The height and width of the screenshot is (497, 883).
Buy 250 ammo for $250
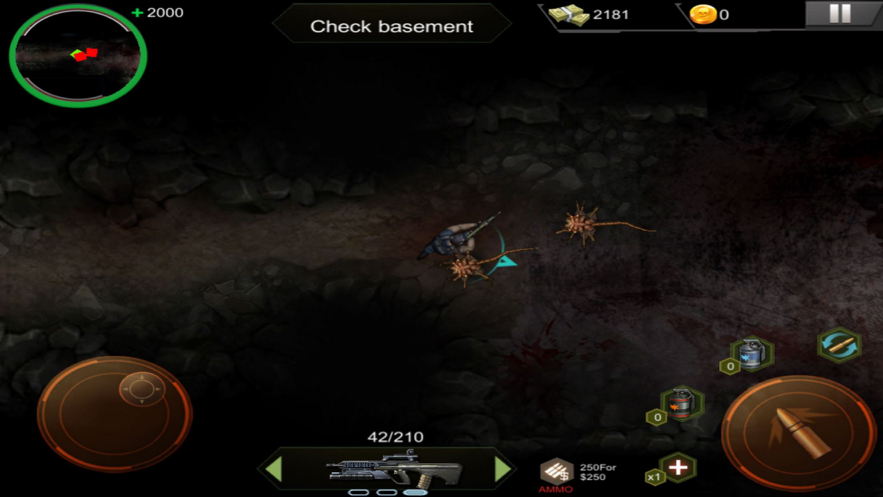click(558, 471)
